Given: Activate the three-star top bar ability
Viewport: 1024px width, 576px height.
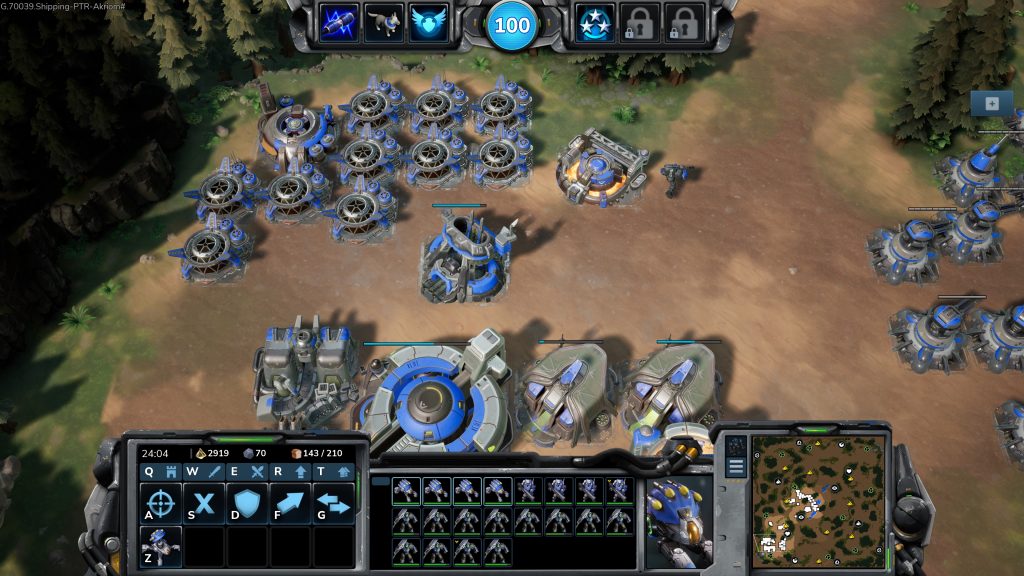Looking at the screenshot, I should tap(595, 23).
